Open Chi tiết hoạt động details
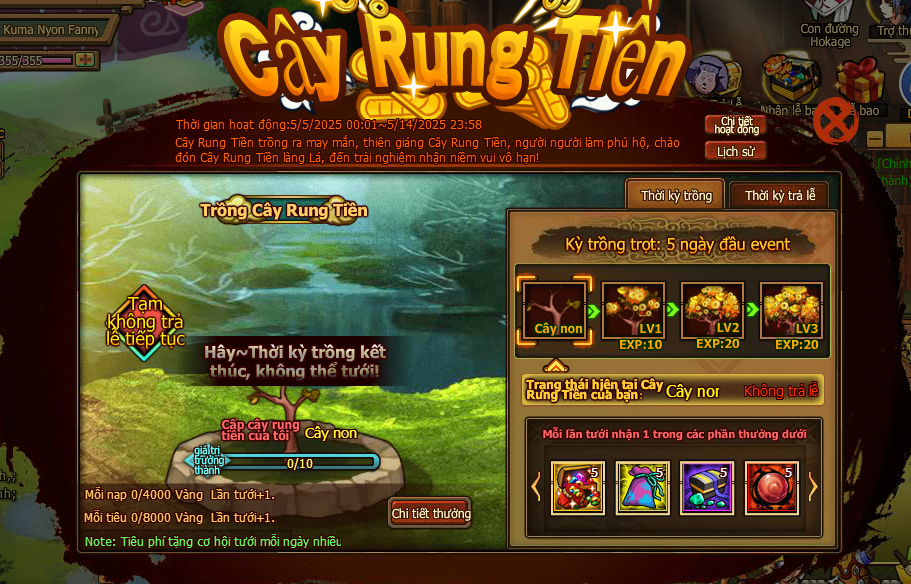Screen dimensions: 911x584 (x=735, y=125)
